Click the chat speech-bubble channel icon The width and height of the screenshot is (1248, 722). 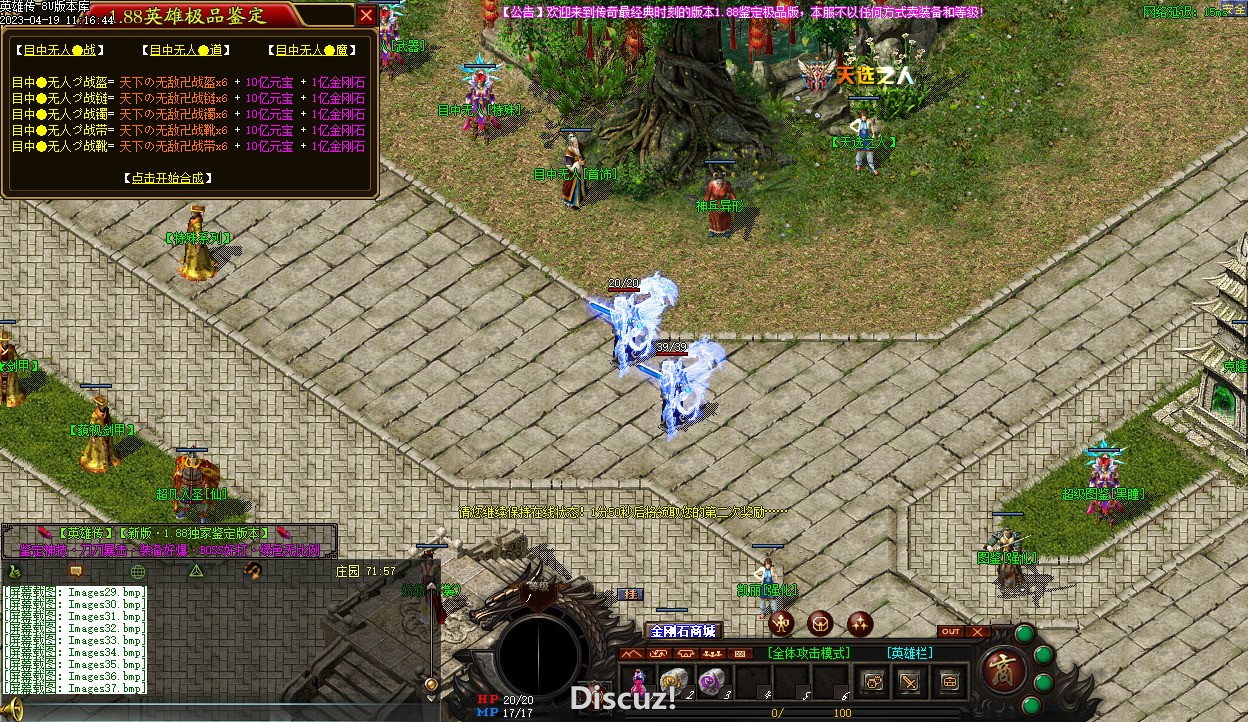tap(76, 571)
